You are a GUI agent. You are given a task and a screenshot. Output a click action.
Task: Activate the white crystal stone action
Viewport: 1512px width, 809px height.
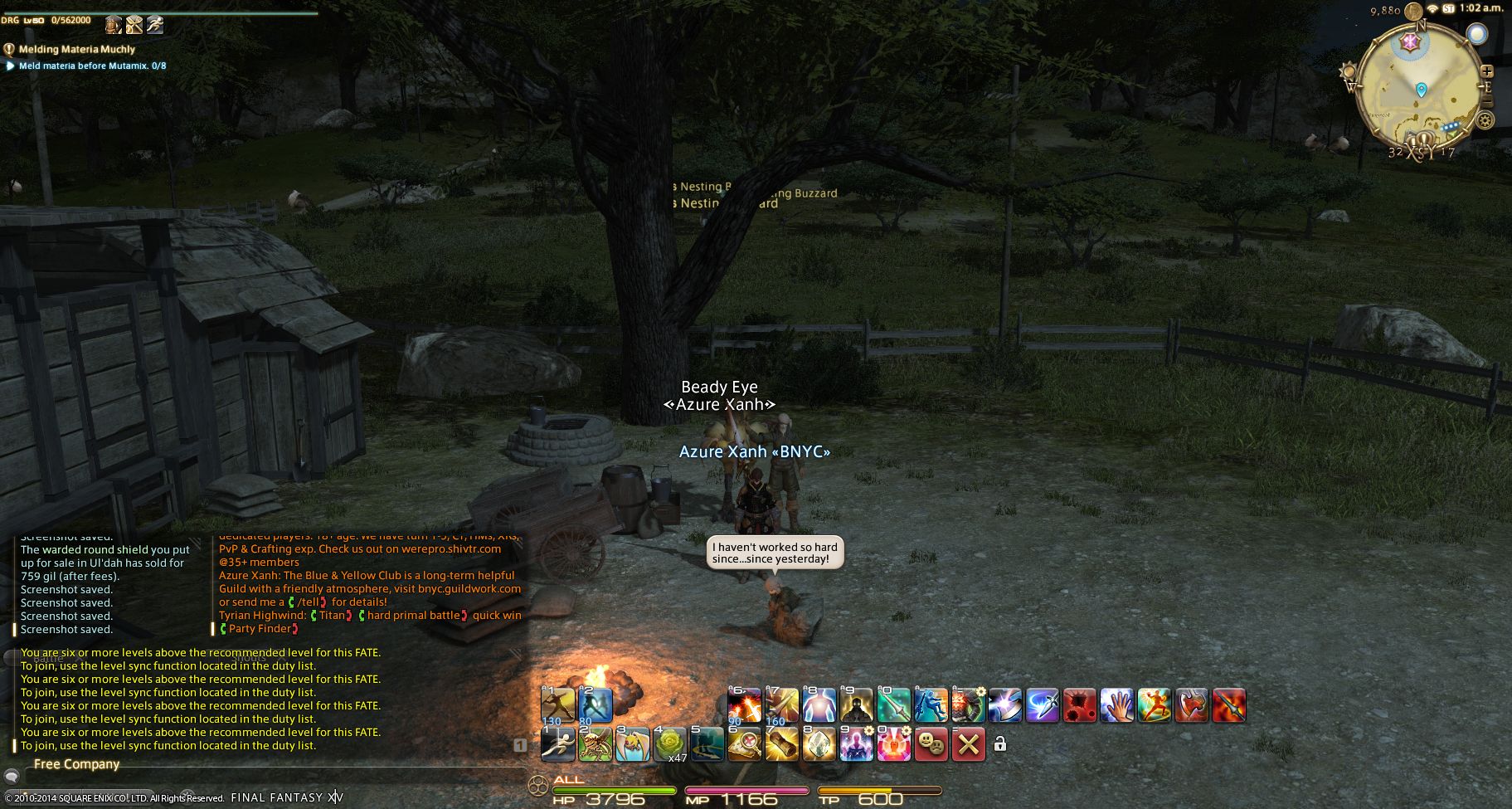[819, 745]
